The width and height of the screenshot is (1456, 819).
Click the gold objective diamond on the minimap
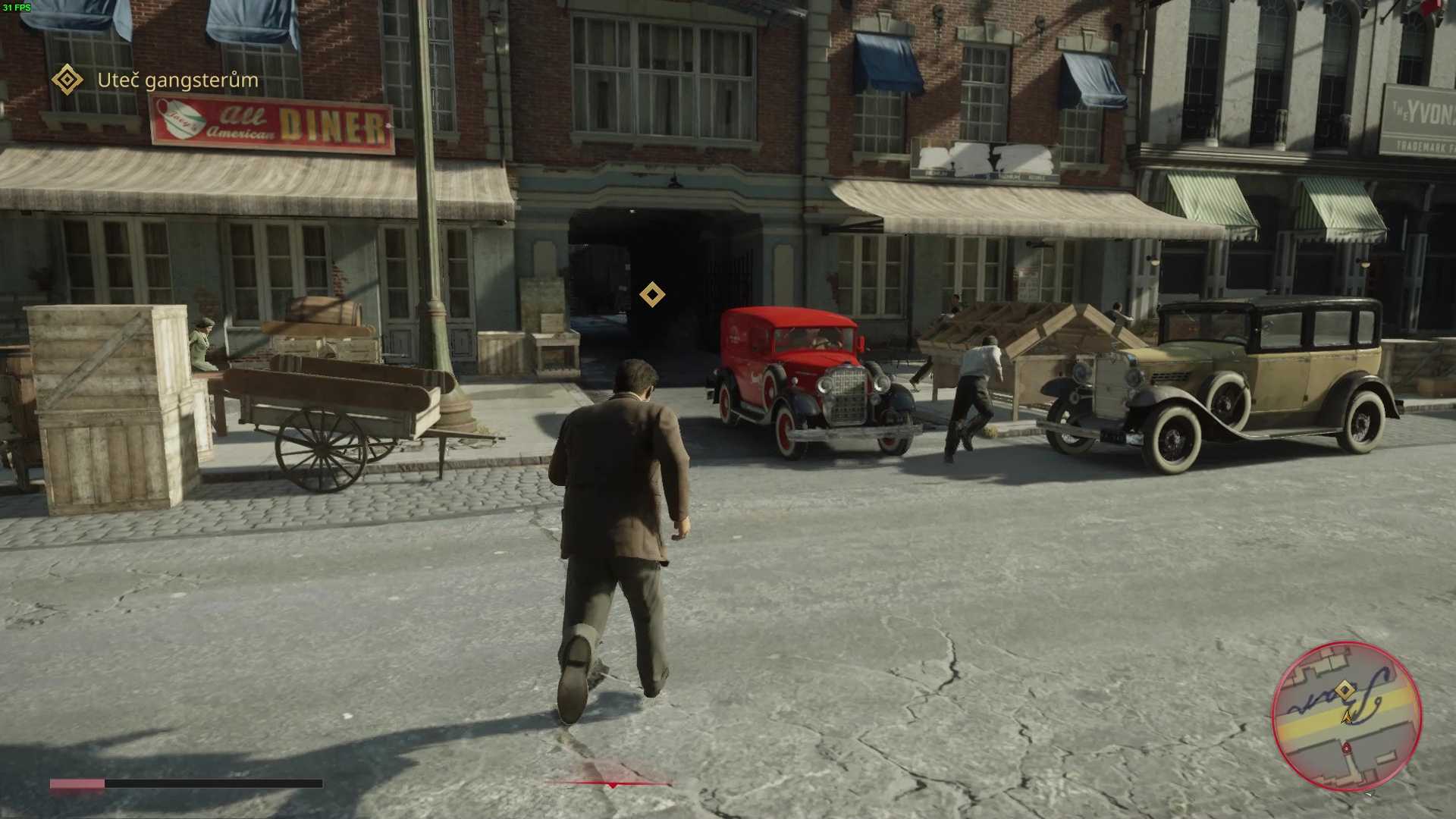[1345, 690]
